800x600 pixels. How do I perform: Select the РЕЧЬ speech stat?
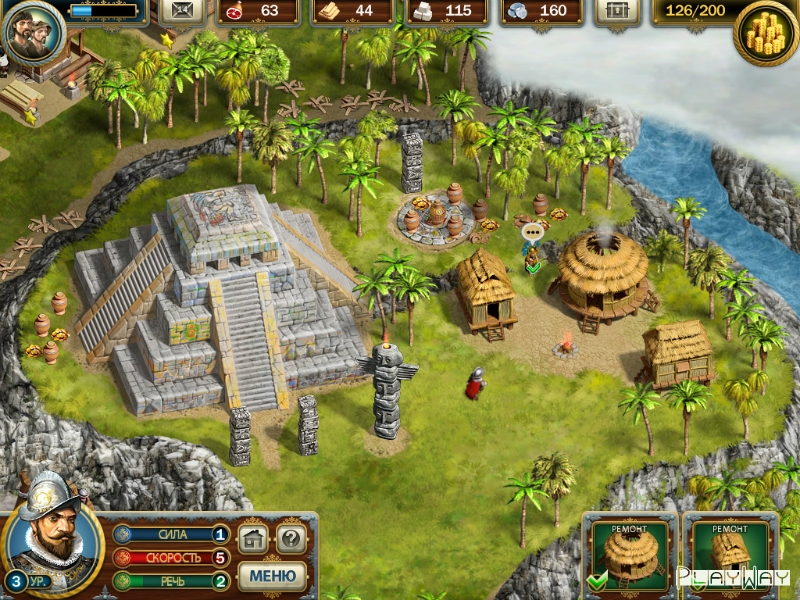coord(171,581)
